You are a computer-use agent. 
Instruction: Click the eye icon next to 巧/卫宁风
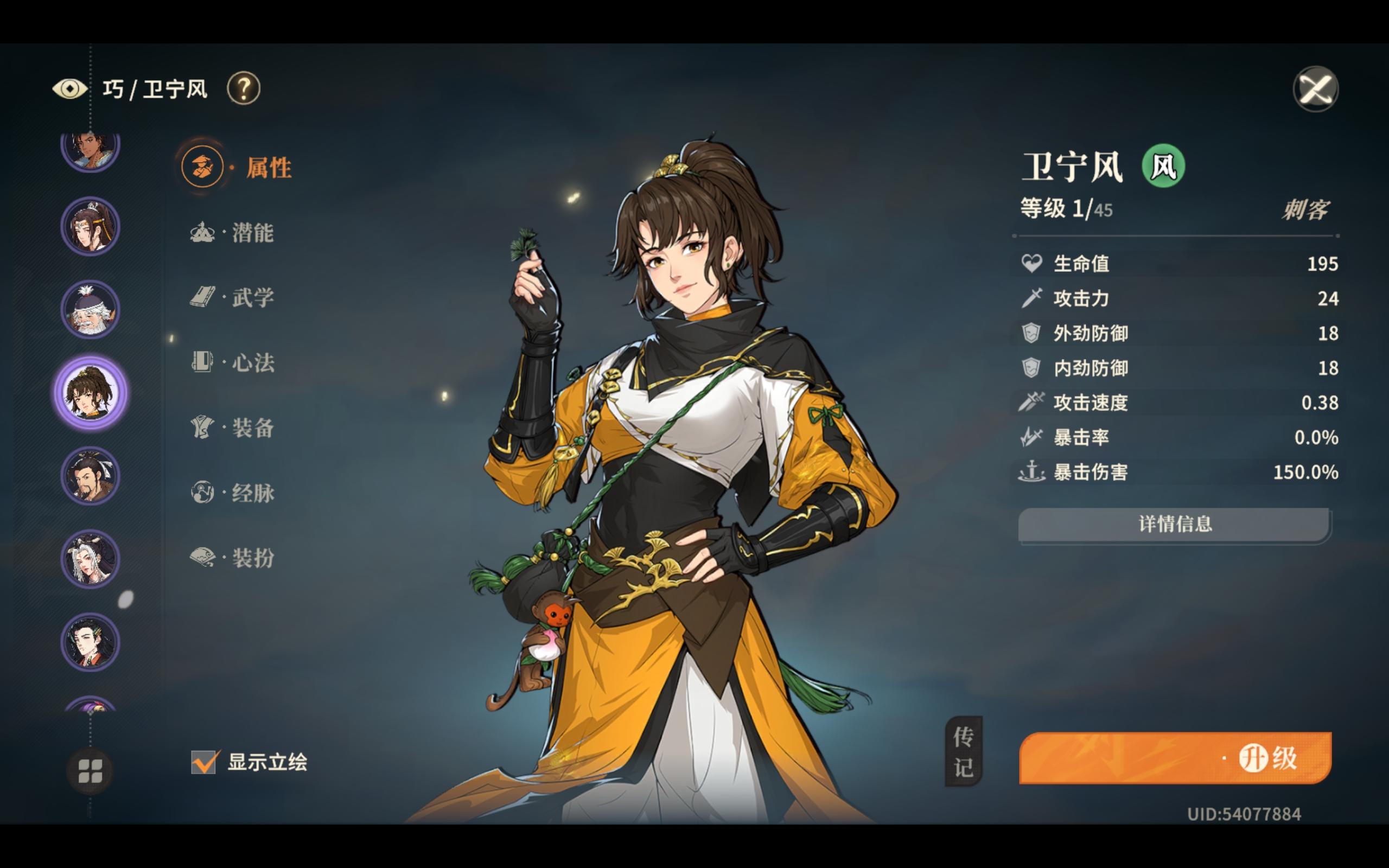click(70, 87)
